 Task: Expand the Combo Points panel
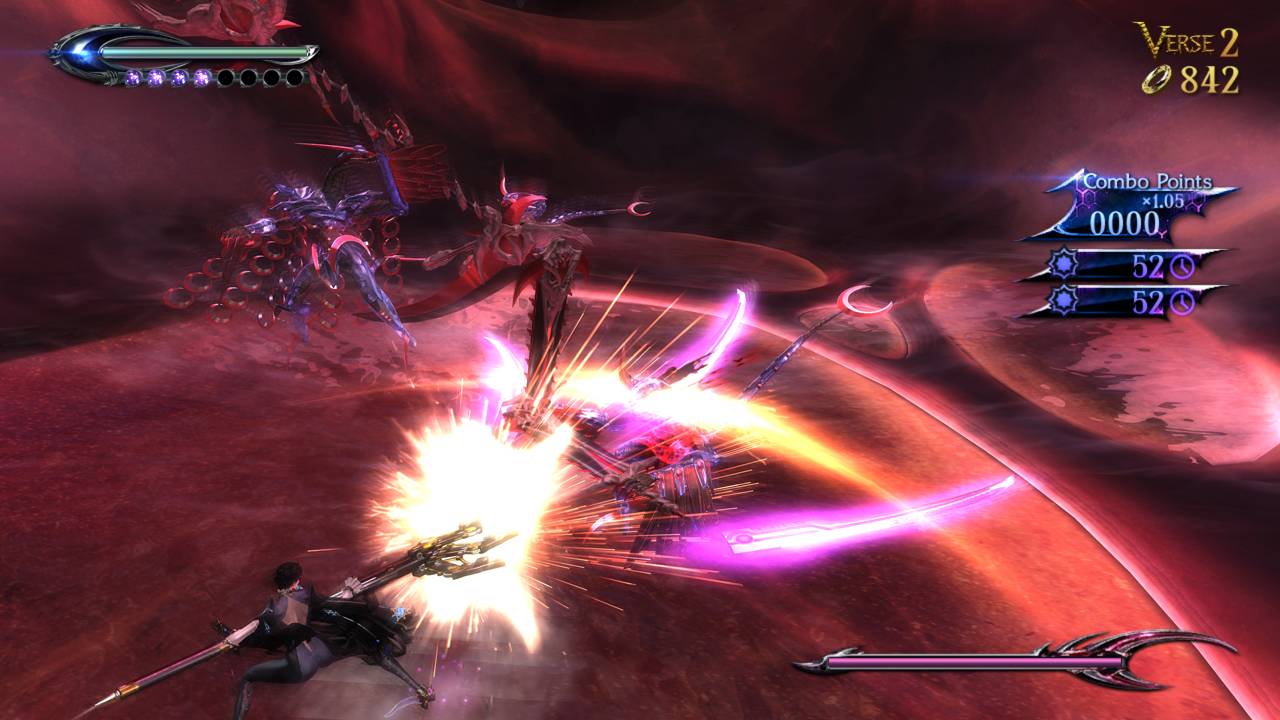pyautogui.click(x=1140, y=205)
